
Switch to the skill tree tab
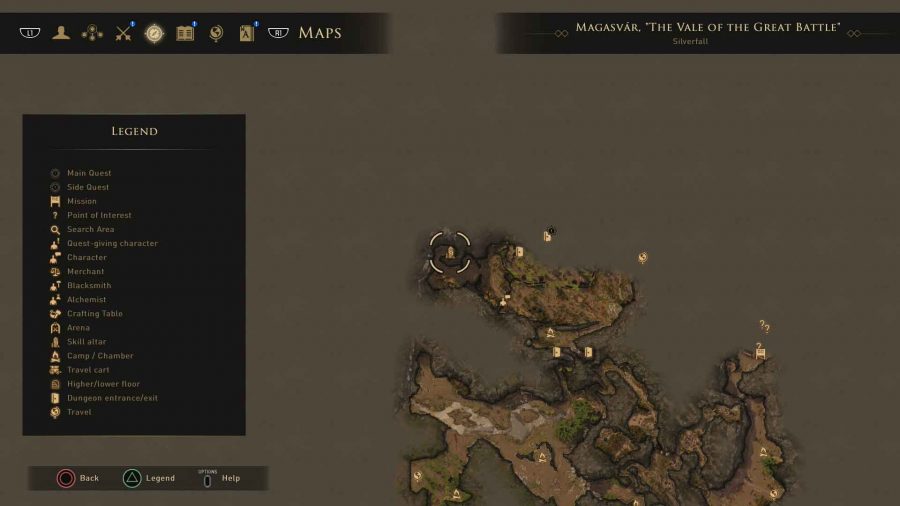click(92, 33)
